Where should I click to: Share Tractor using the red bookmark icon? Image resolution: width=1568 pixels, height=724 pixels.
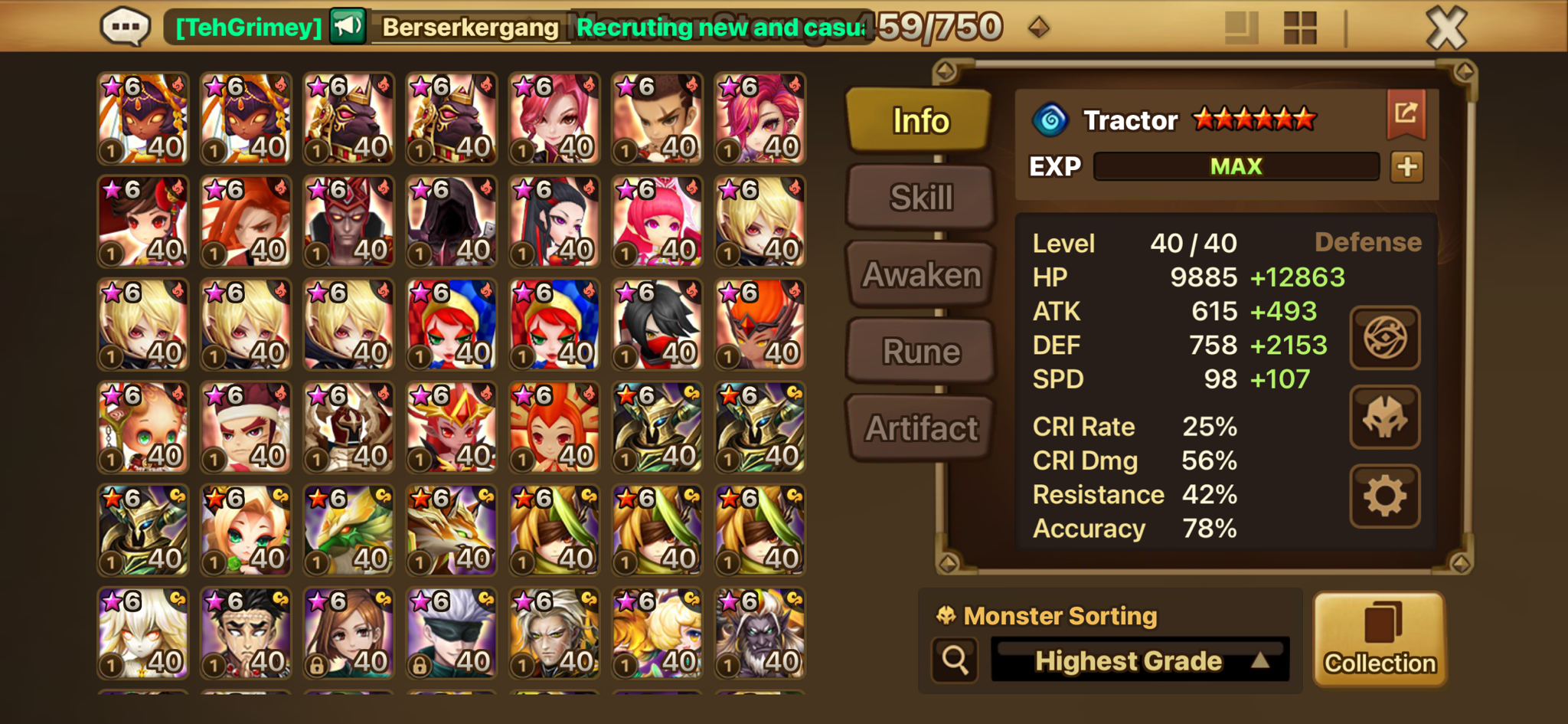pyautogui.click(x=1406, y=114)
